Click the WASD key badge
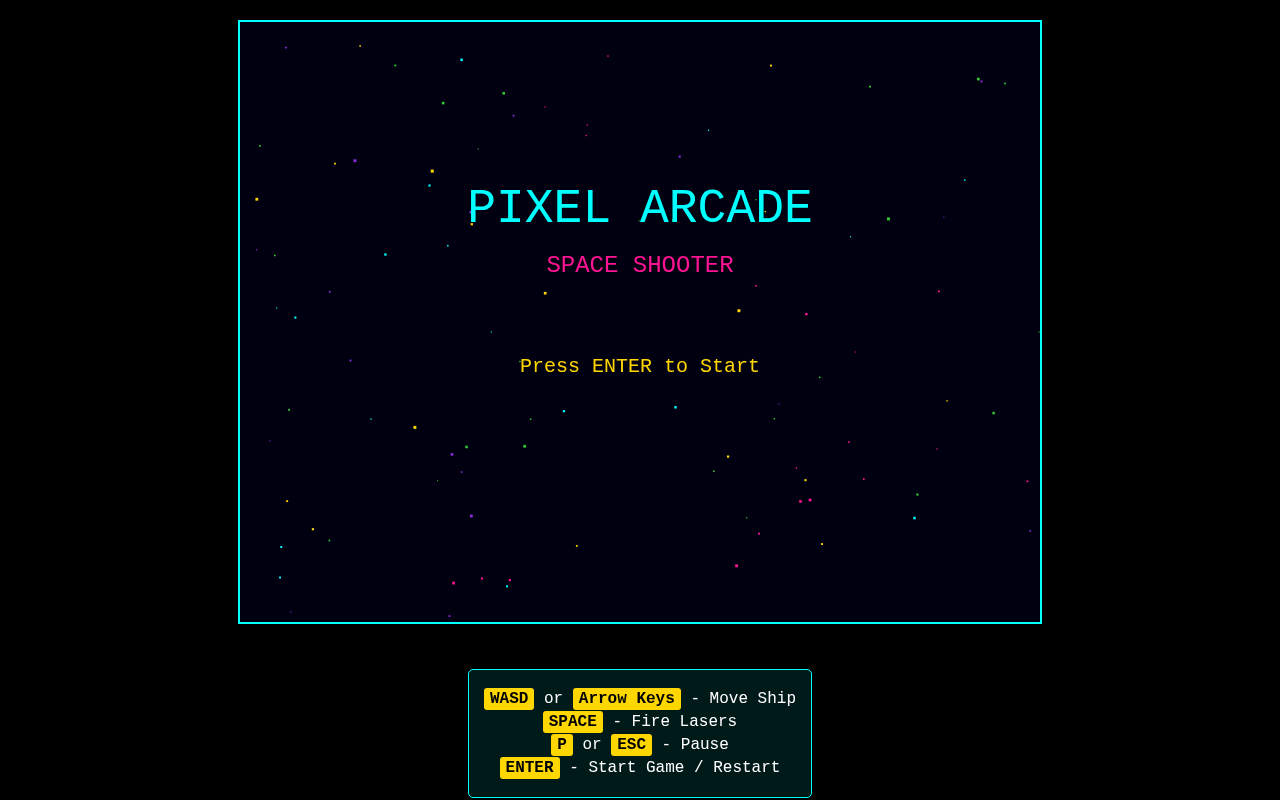The width and height of the screenshot is (1280, 800). pos(508,697)
